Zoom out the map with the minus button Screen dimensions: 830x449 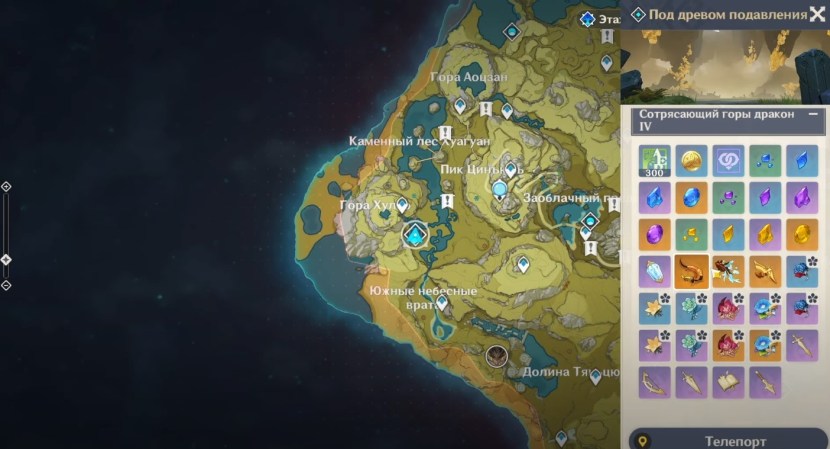click(x=6, y=285)
